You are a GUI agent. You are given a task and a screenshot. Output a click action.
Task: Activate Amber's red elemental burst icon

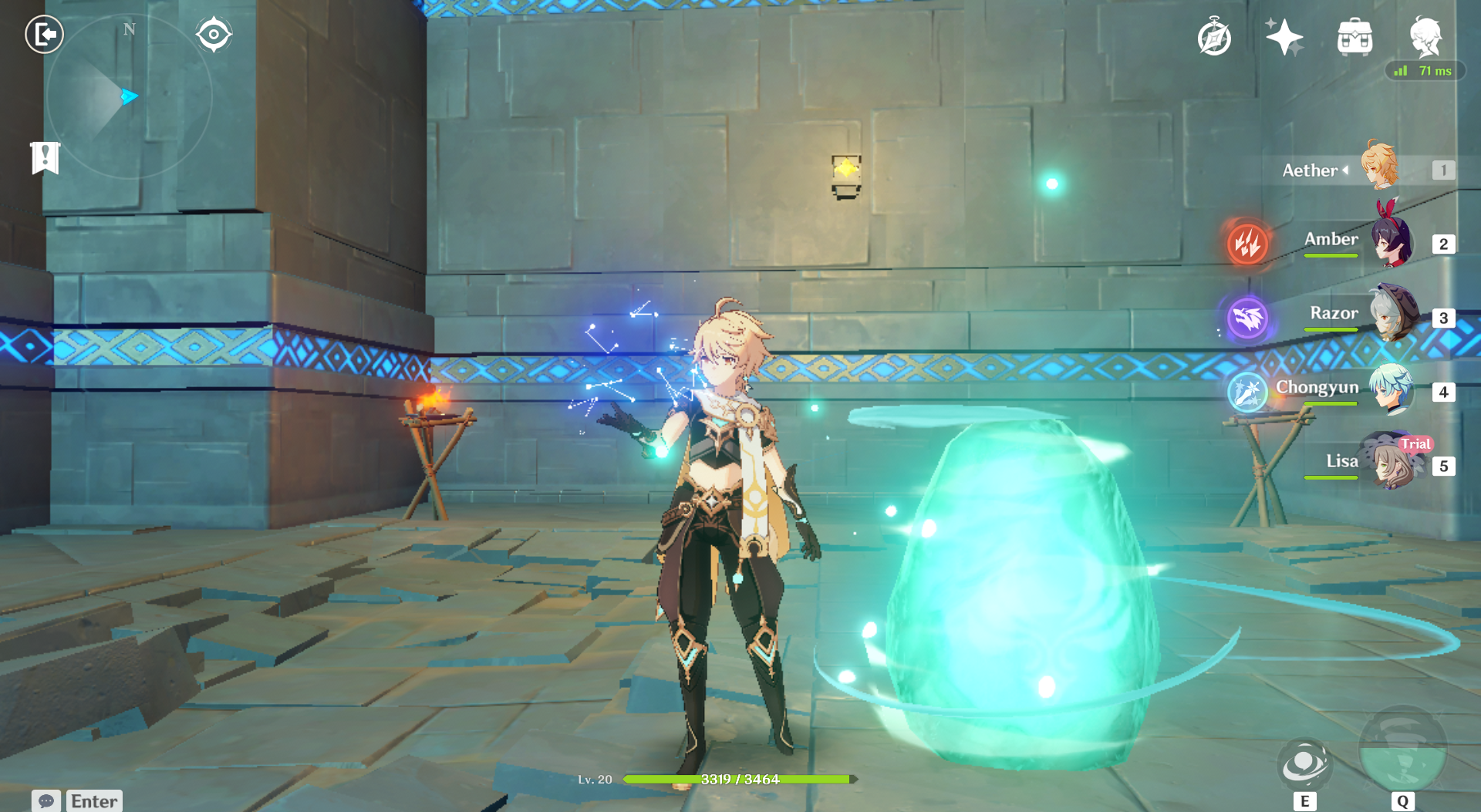click(1247, 244)
